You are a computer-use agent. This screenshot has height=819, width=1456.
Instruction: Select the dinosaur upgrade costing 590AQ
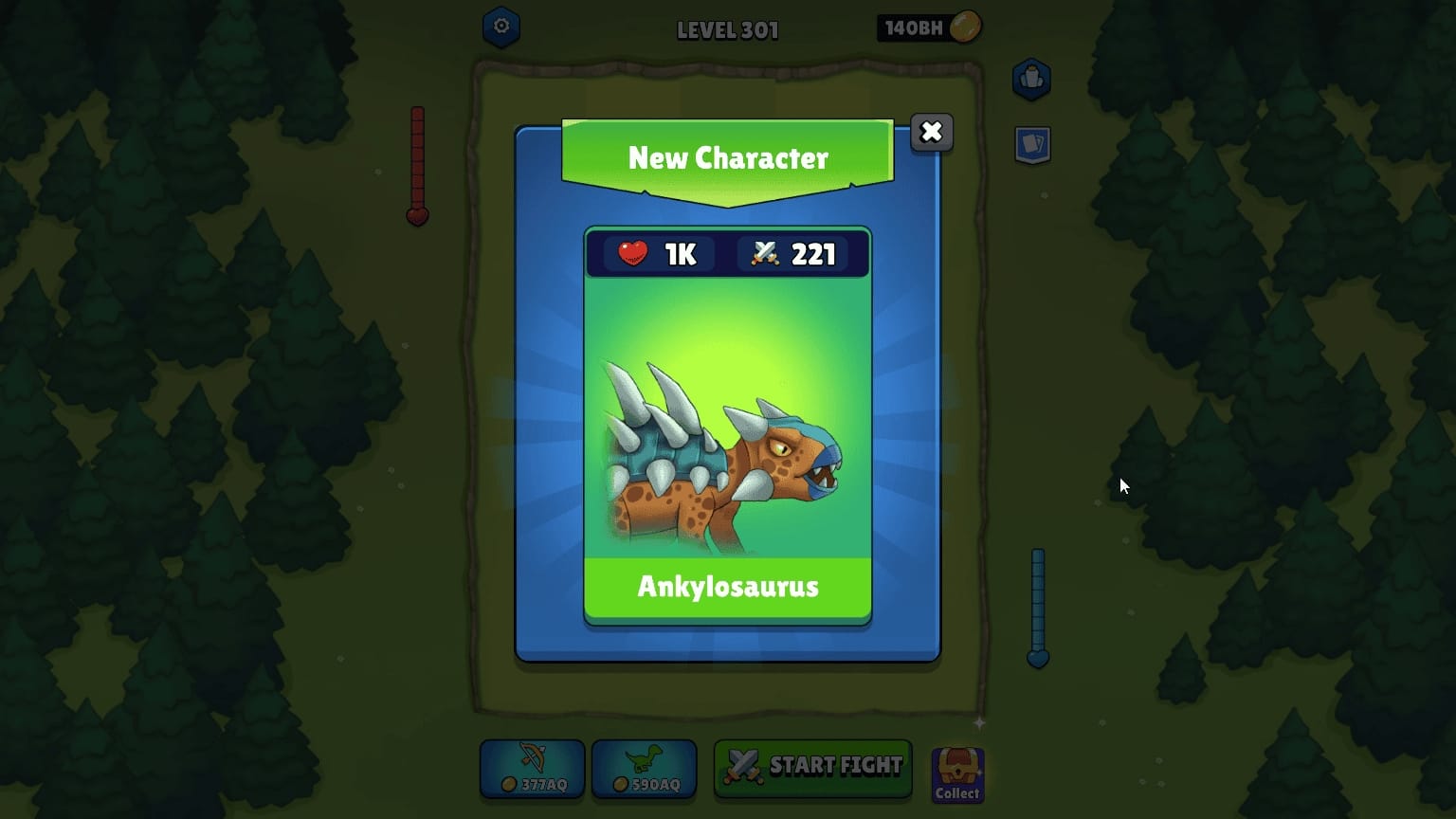tap(645, 769)
